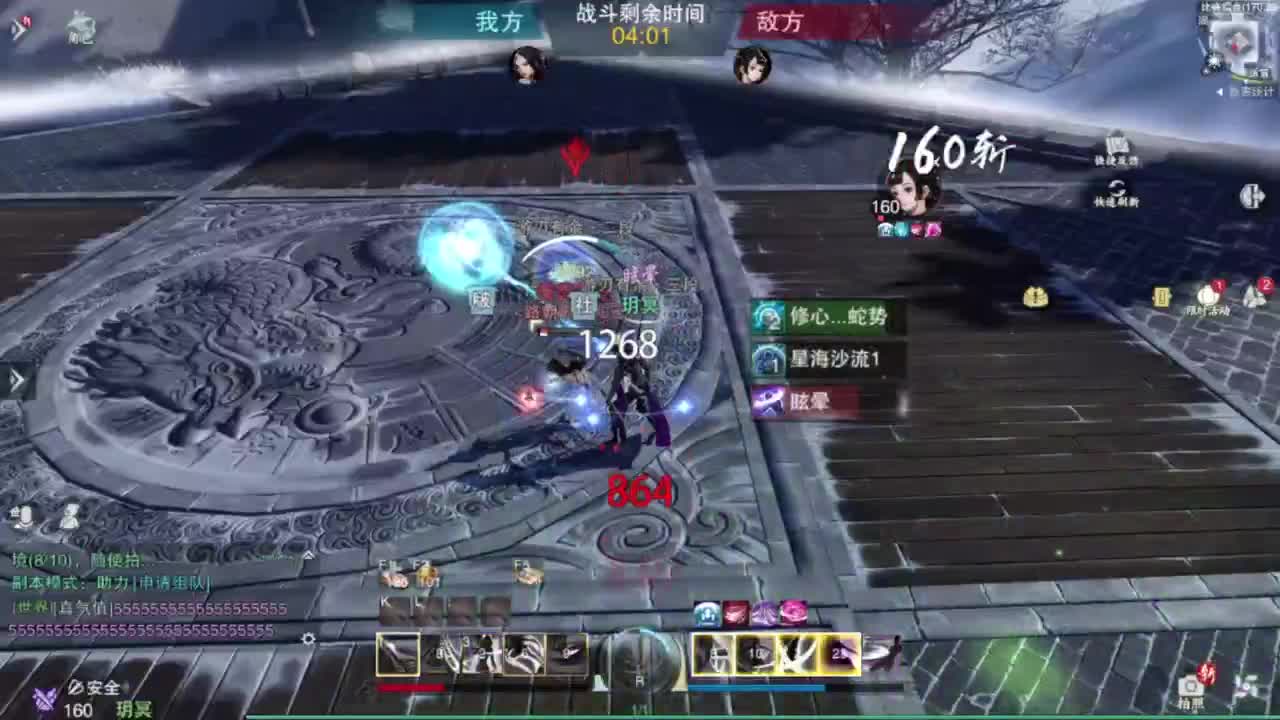
Task: Toggle the voice microphone icon bottom left
Action: (25, 515)
